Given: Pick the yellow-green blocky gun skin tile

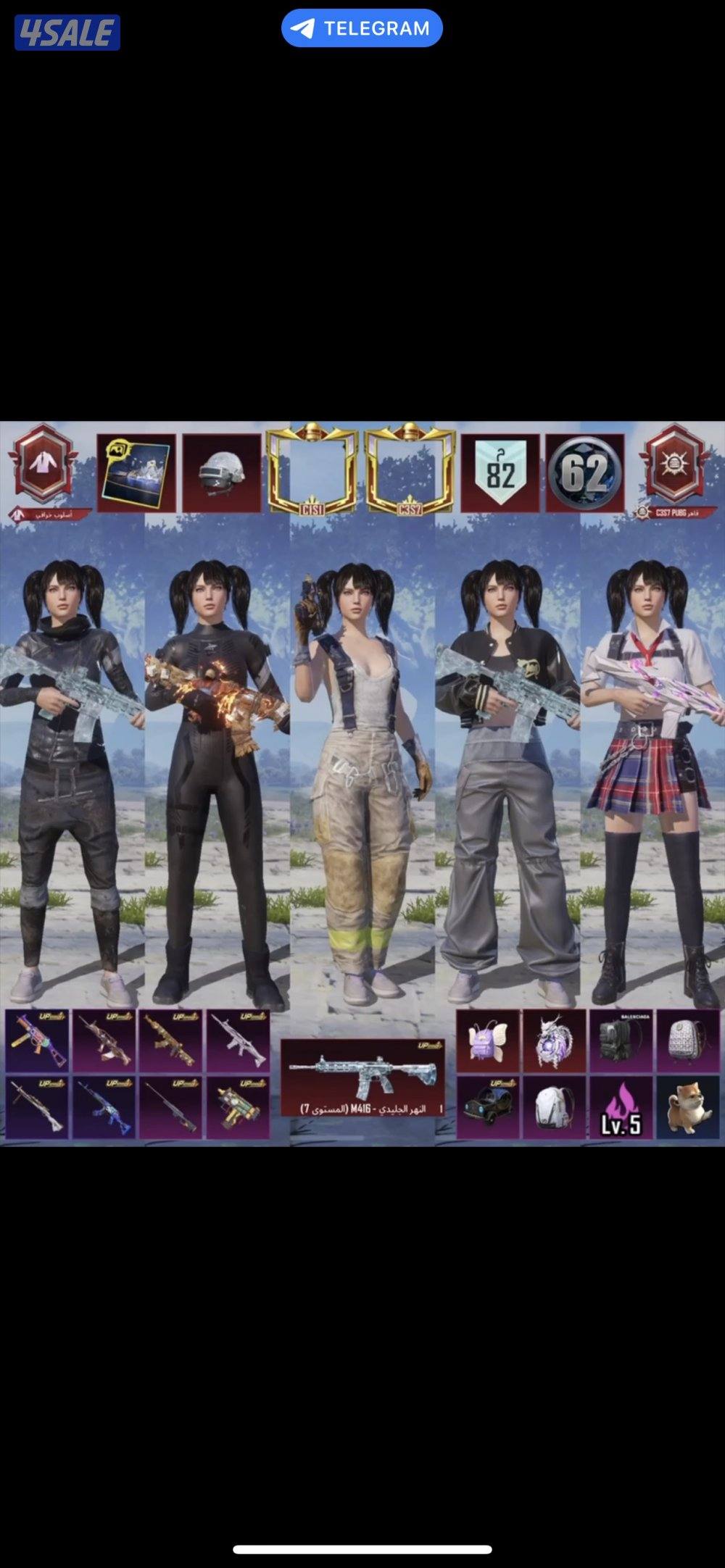Looking at the screenshot, I should [238, 1107].
